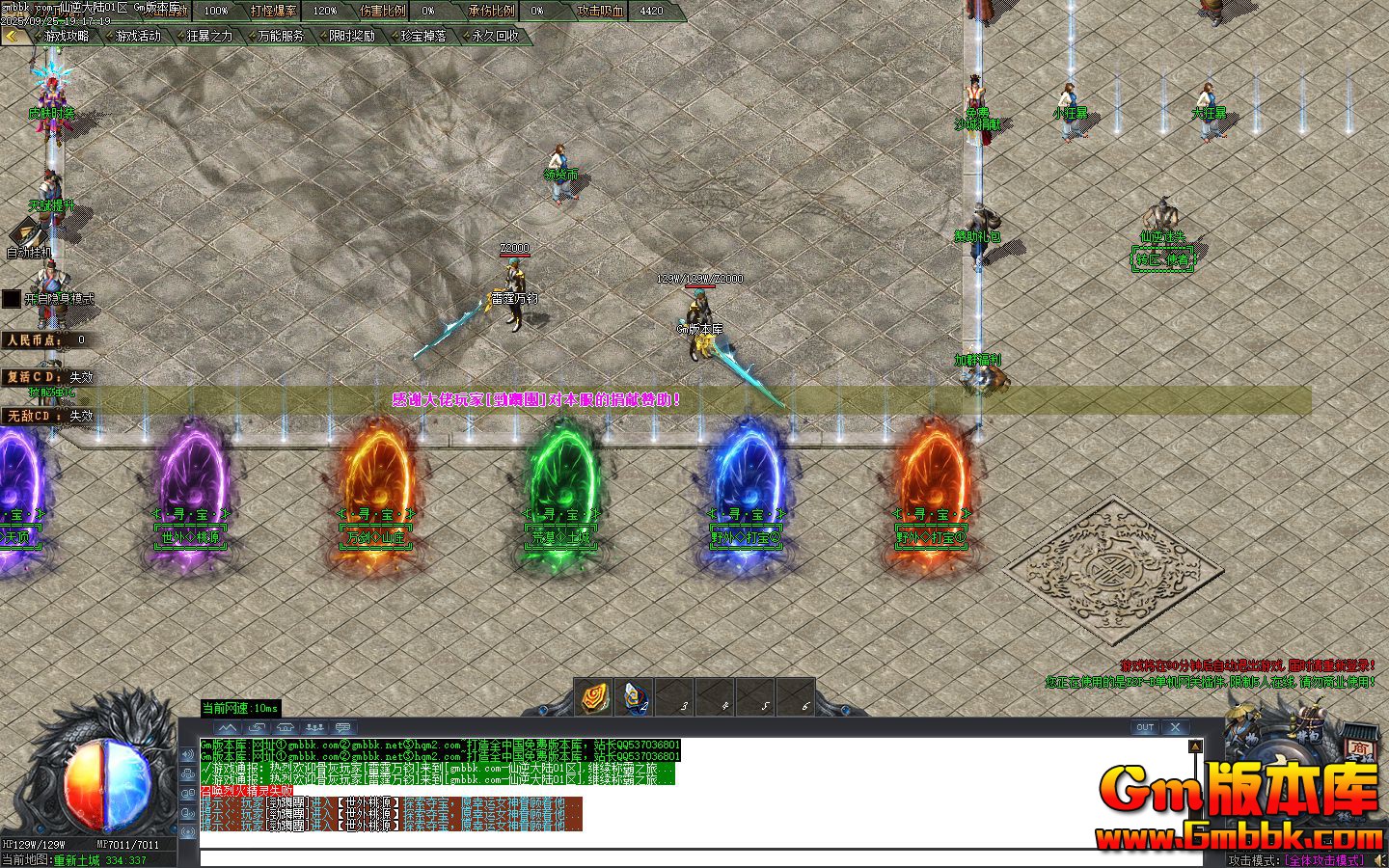The width and height of the screenshot is (1389, 868).
Task: Click the OUT button on the chat window
Action: (x=1144, y=727)
